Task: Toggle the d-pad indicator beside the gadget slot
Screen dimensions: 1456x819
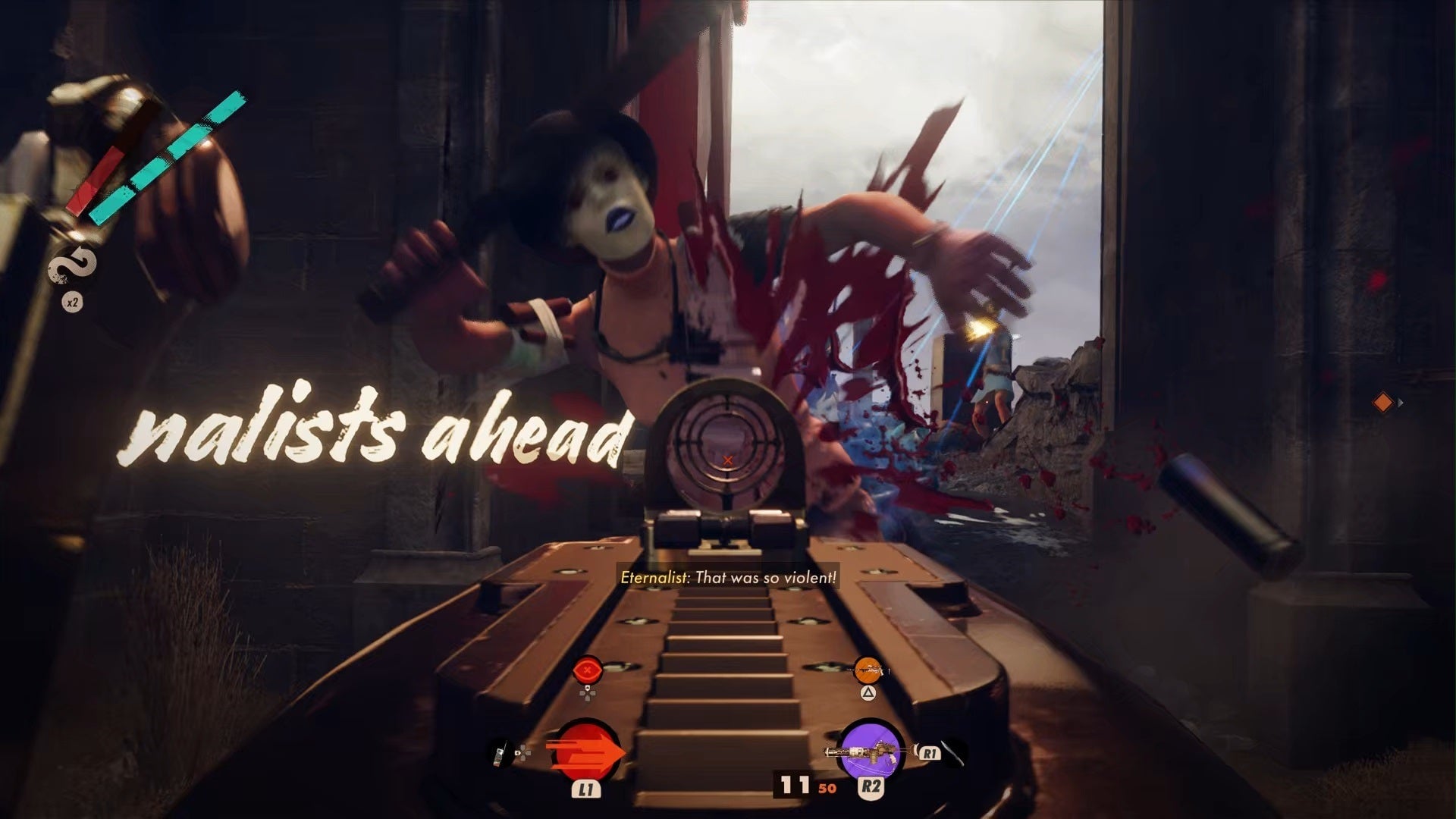Action: click(525, 754)
